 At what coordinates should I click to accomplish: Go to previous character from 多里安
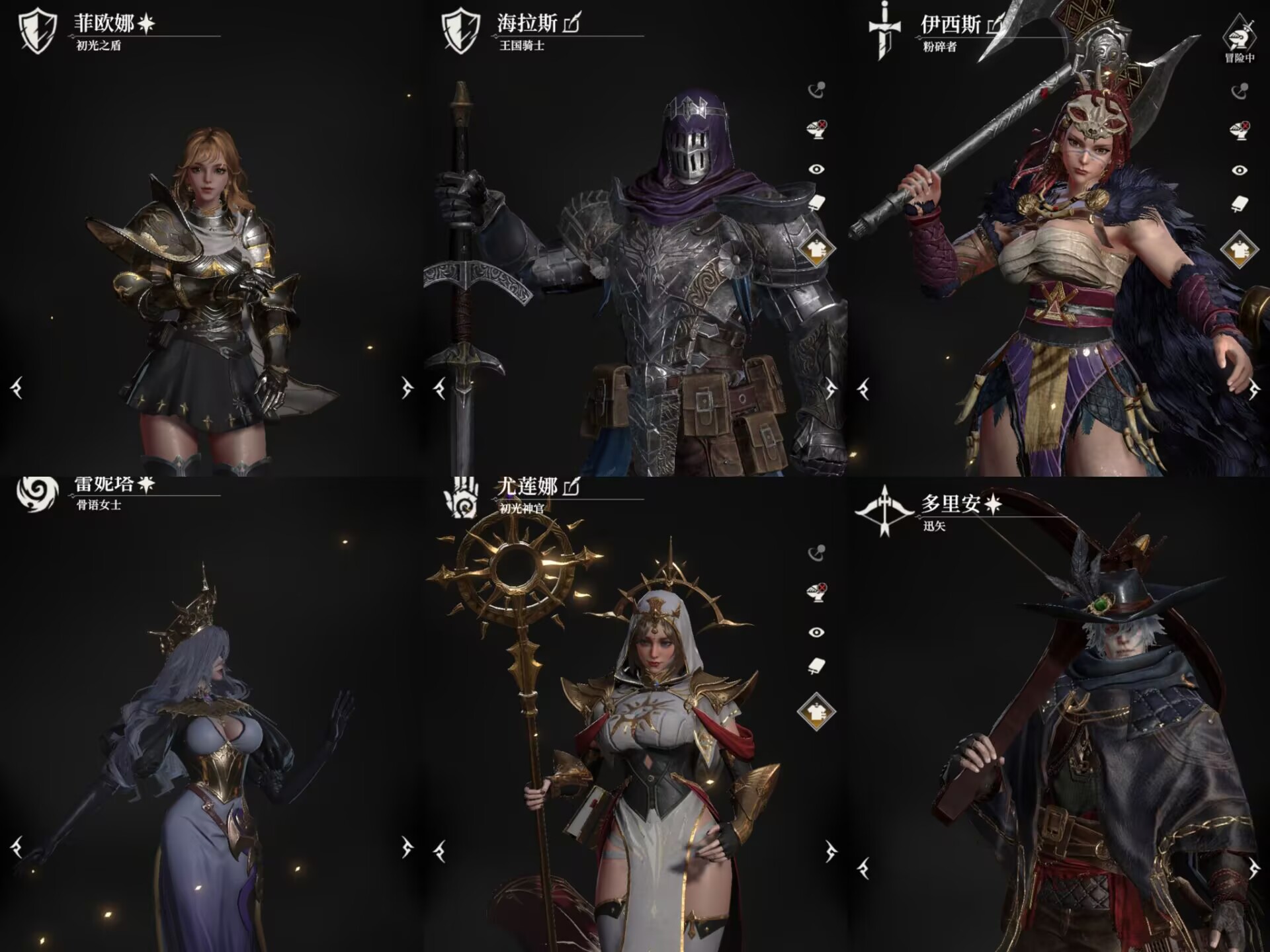pos(863,868)
